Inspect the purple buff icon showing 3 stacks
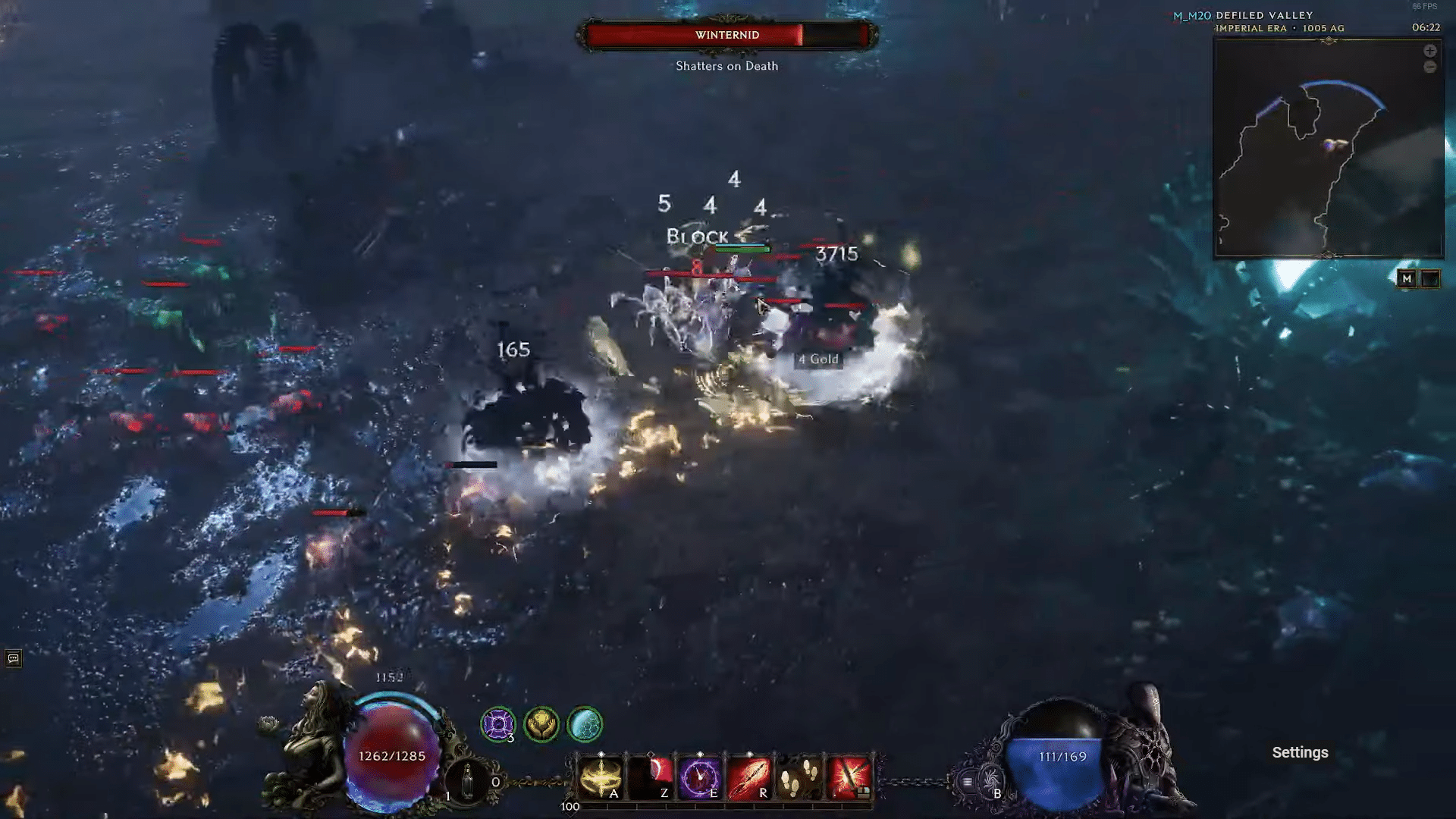The height and width of the screenshot is (819, 1456). [x=497, y=723]
